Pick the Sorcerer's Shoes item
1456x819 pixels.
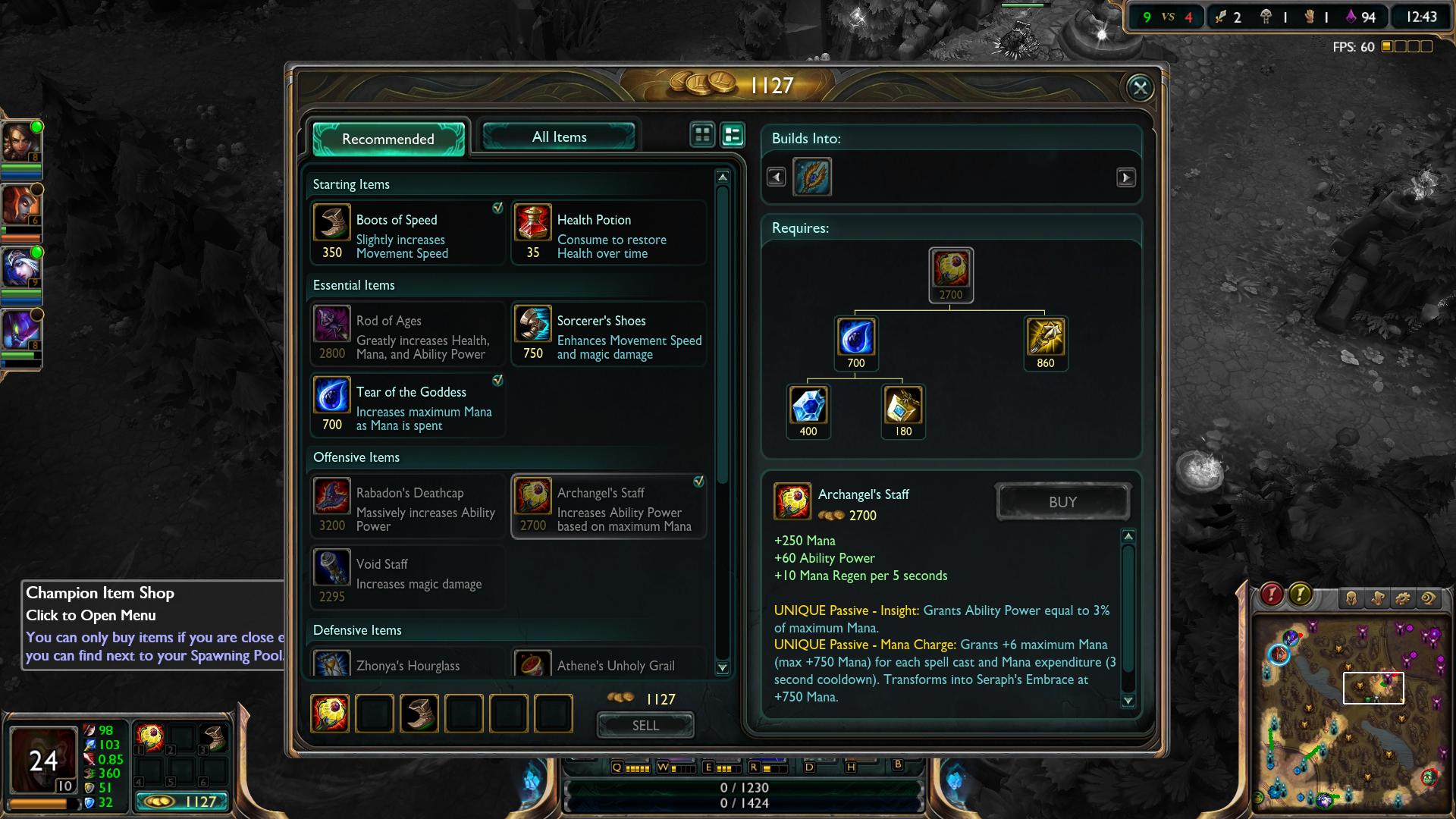609,334
